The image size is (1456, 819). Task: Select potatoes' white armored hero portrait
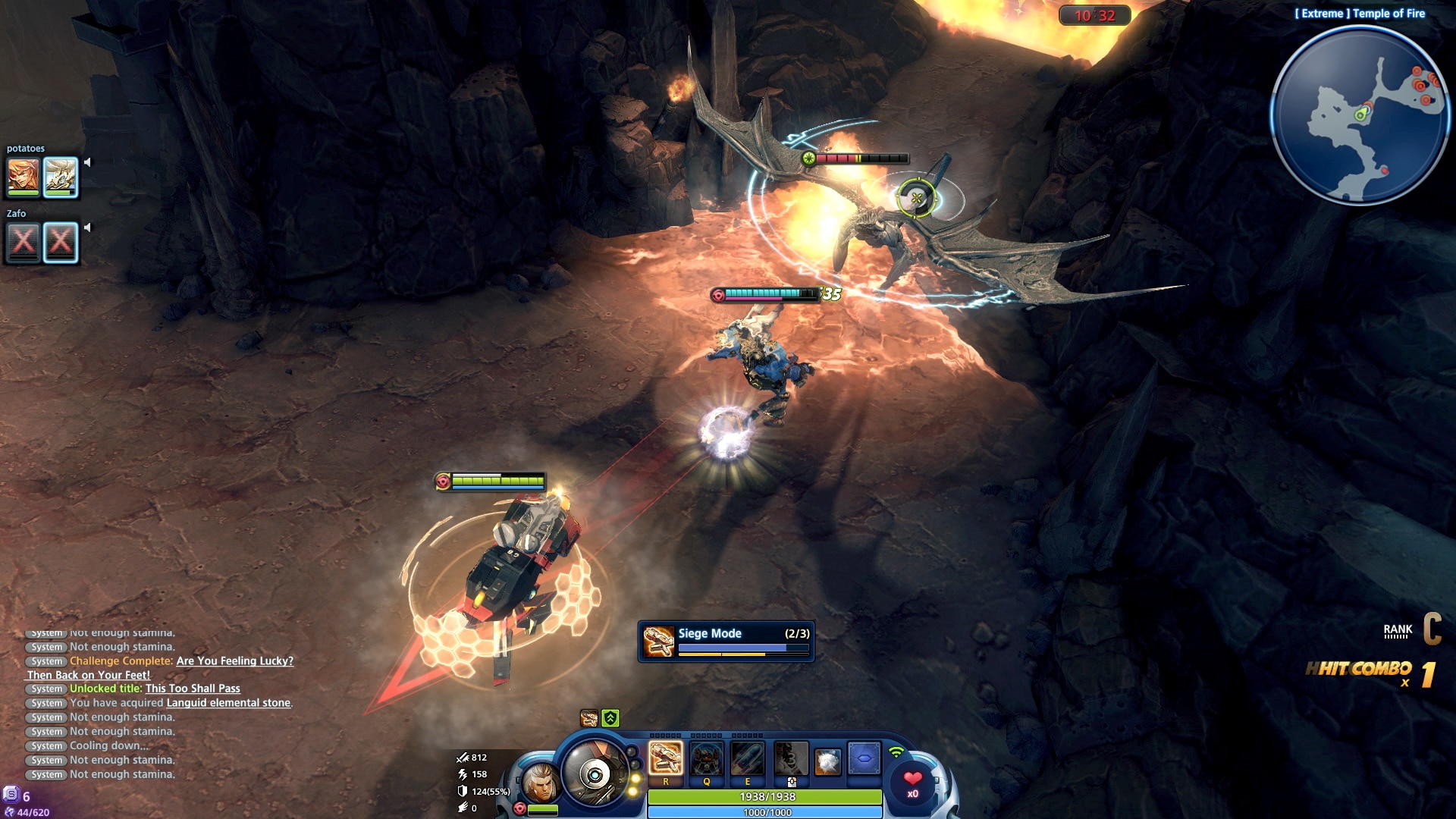pyautogui.click(x=61, y=177)
